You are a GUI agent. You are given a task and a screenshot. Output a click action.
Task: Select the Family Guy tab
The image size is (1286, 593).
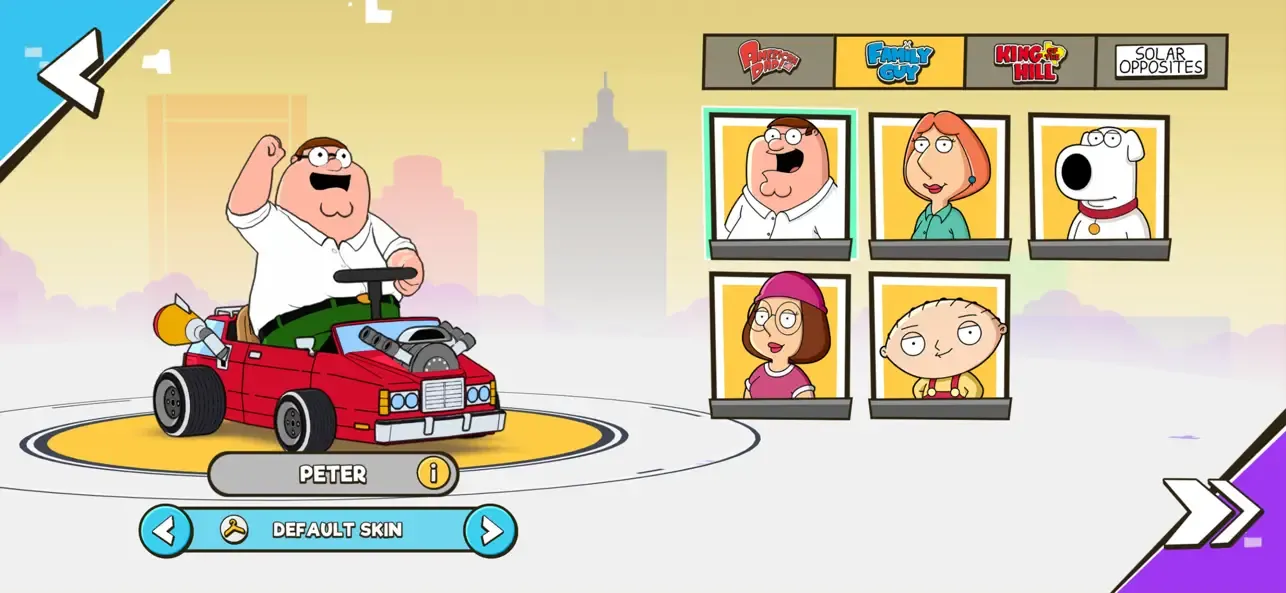[899, 61]
